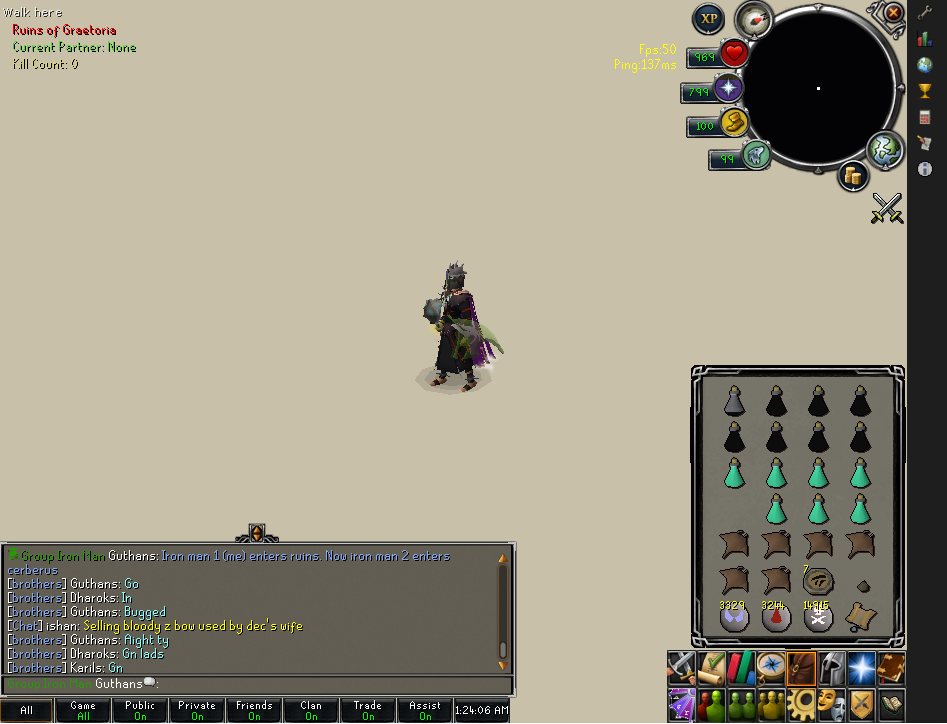This screenshot has width=947, height=724.
Task: Close the game with the red X
Action: [x=893, y=13]
